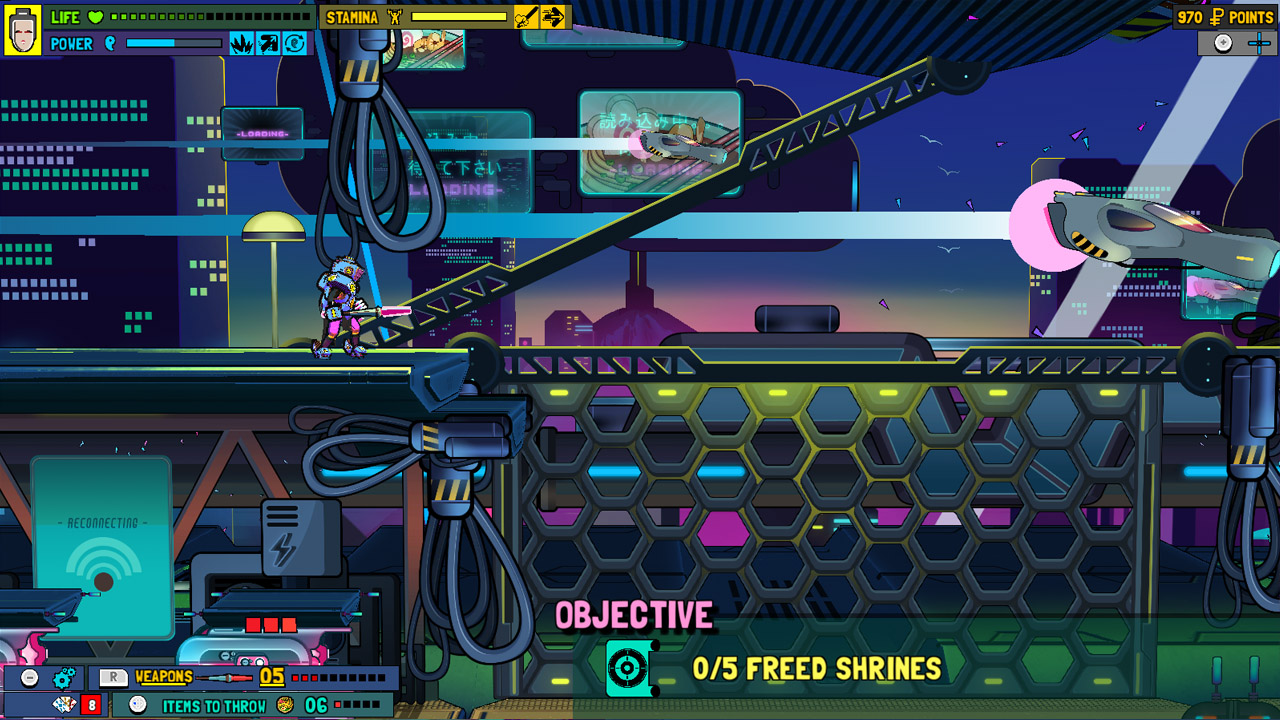Viewport: 1280px width, 720px height.
Task: Switch to the WEAPONS row
Action: pos(163,675)
